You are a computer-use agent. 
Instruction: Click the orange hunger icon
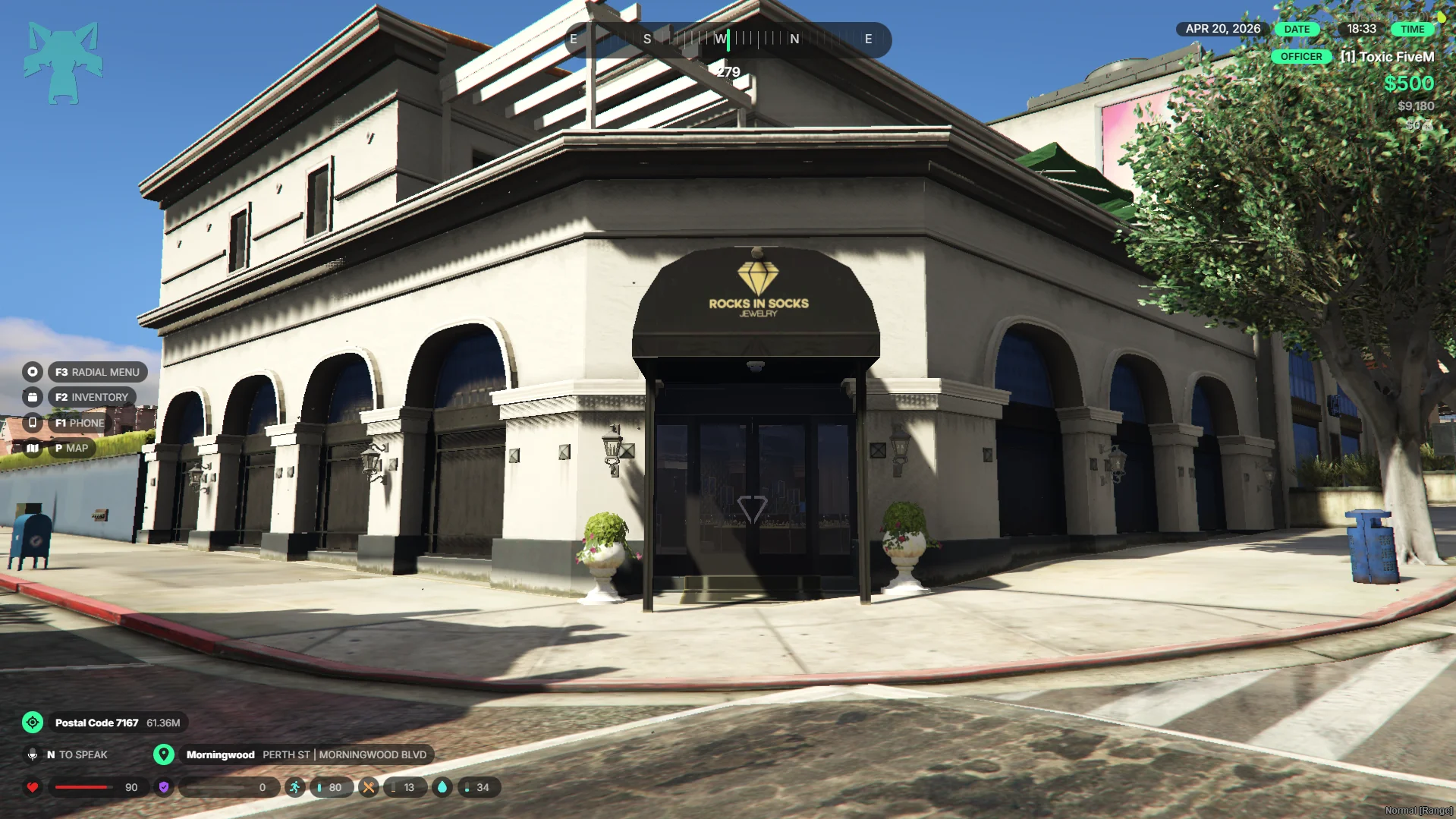coord(368,787)
